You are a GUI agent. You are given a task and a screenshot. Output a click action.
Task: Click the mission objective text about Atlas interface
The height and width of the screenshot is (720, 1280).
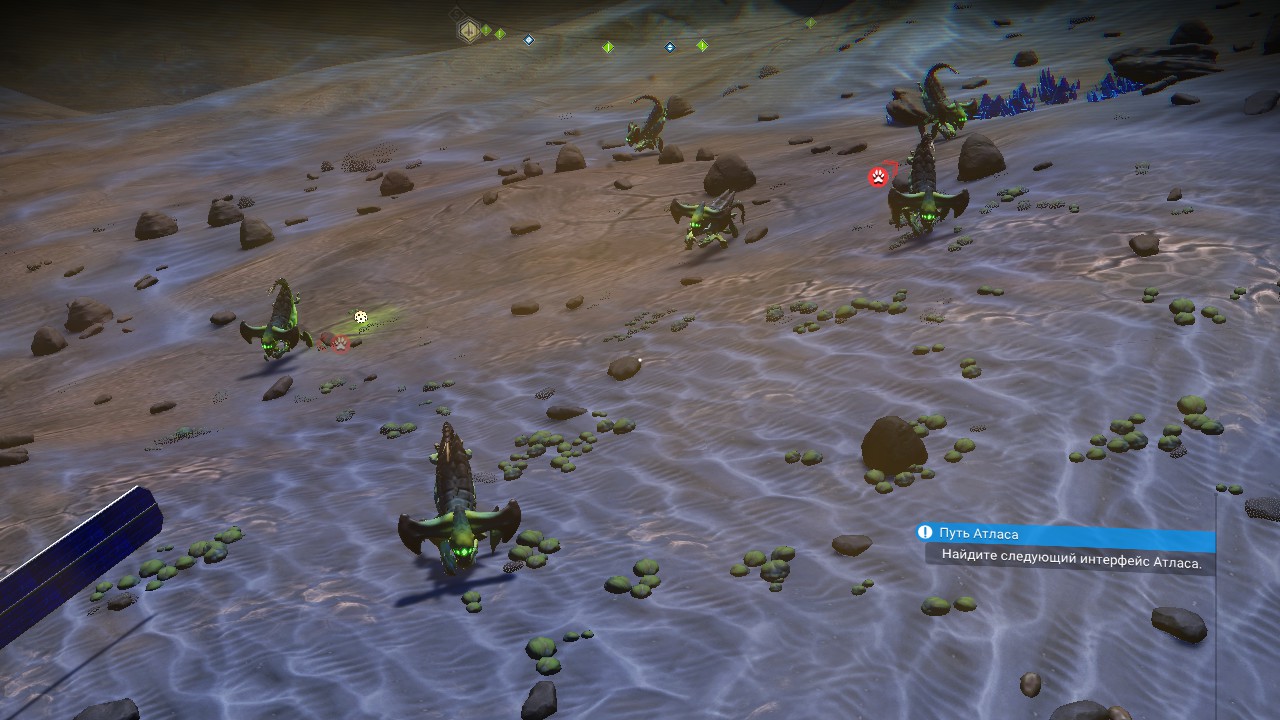pyautogui.click(x=1070, y=561)
